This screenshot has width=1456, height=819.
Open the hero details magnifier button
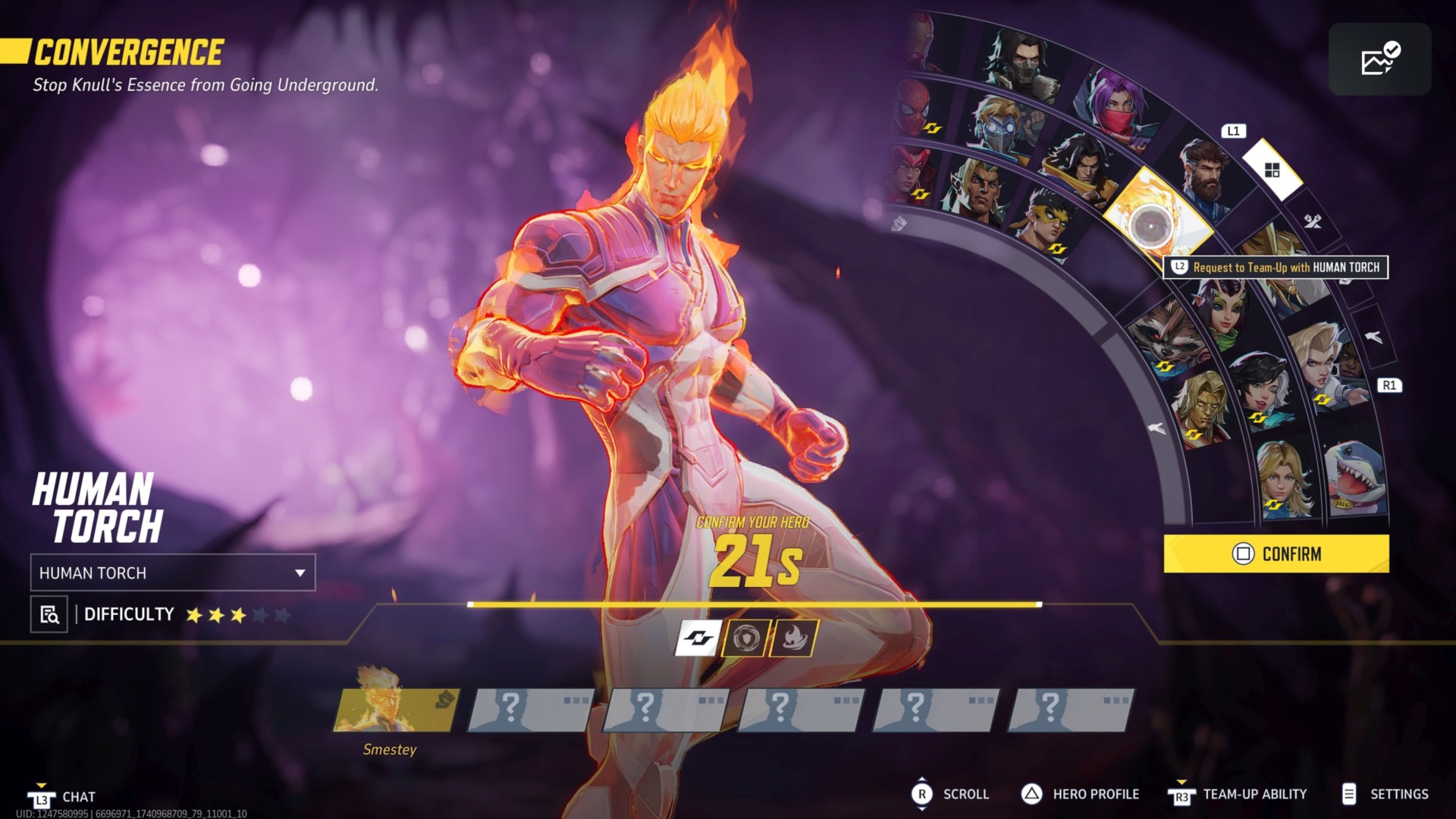[49, 614]
